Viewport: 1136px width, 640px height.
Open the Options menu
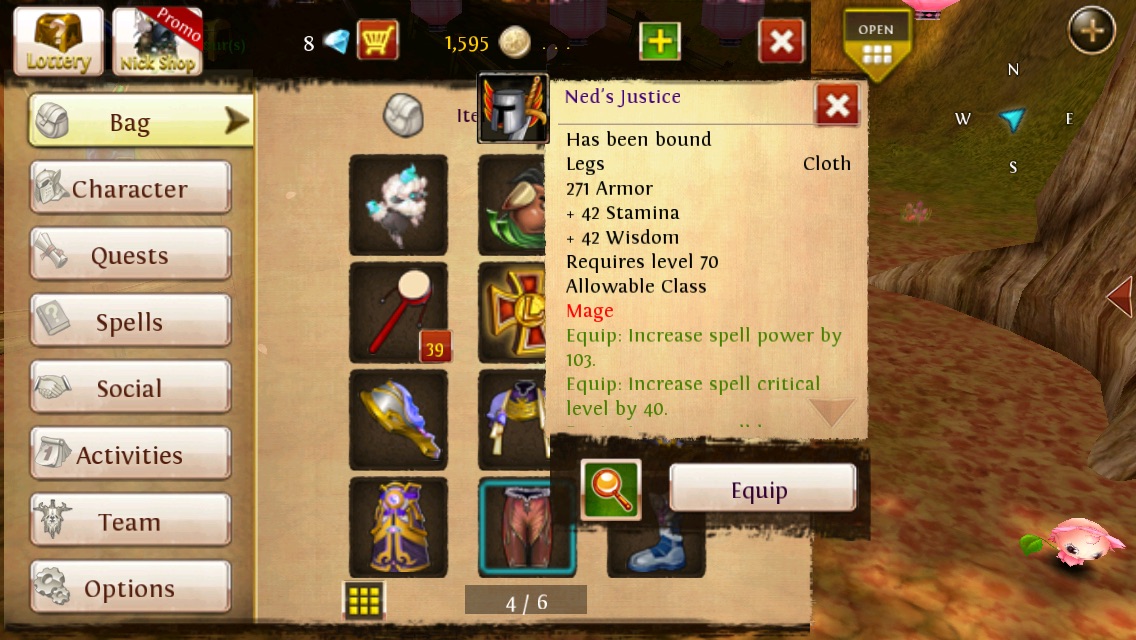tap(130, 588)
